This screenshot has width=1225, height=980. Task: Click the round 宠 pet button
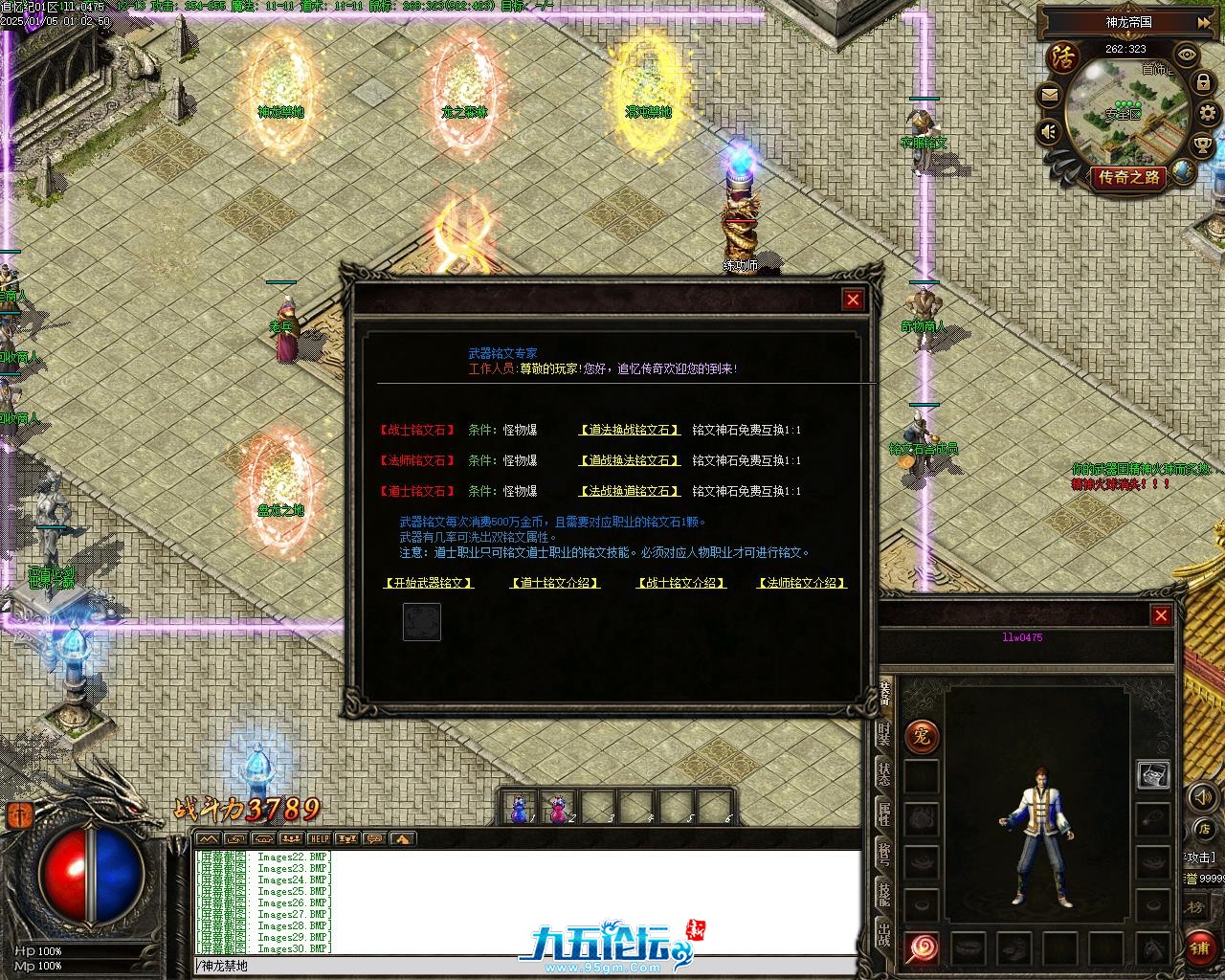click(922, 737)
